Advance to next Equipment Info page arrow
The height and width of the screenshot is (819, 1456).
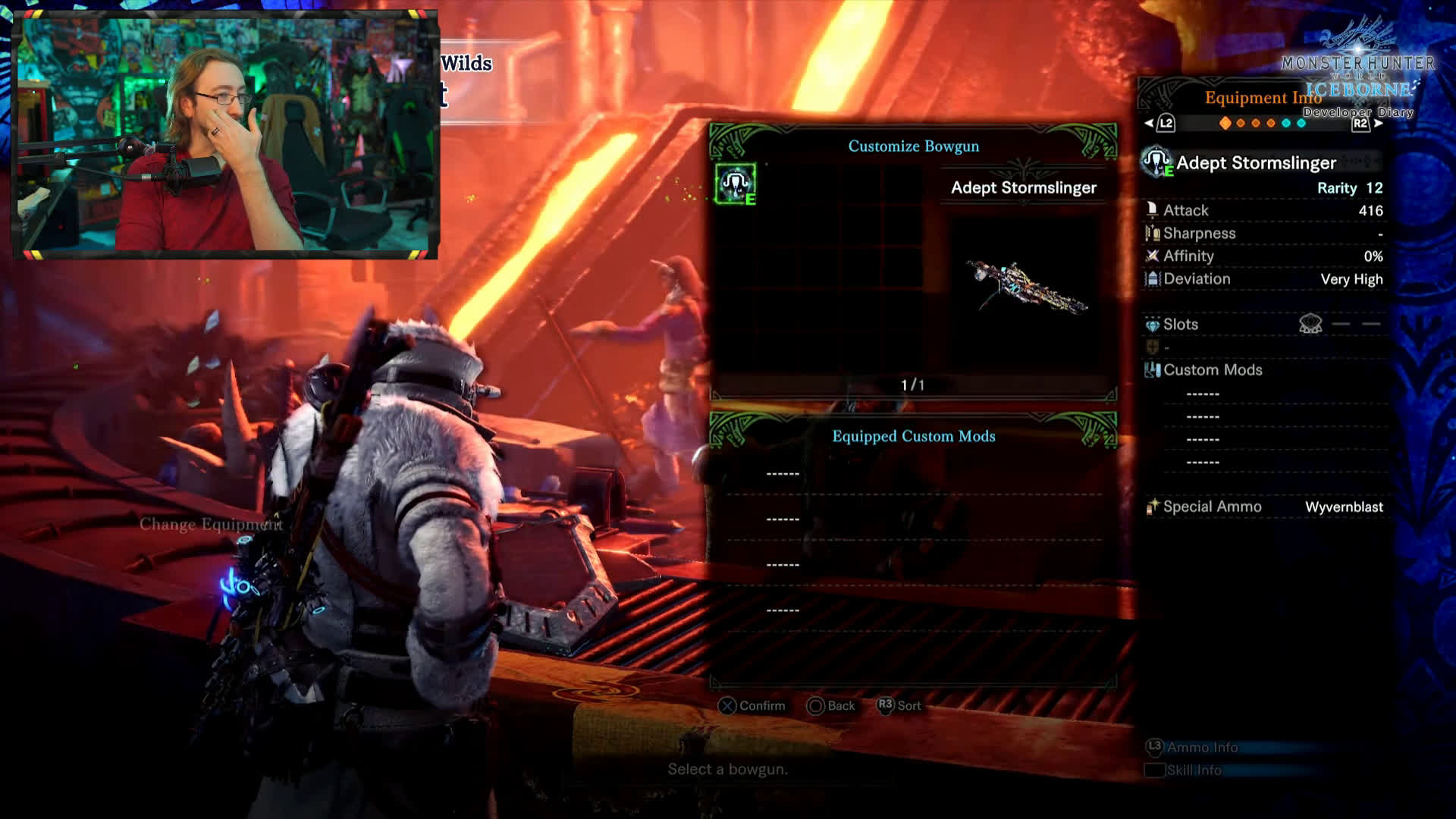1379,124
